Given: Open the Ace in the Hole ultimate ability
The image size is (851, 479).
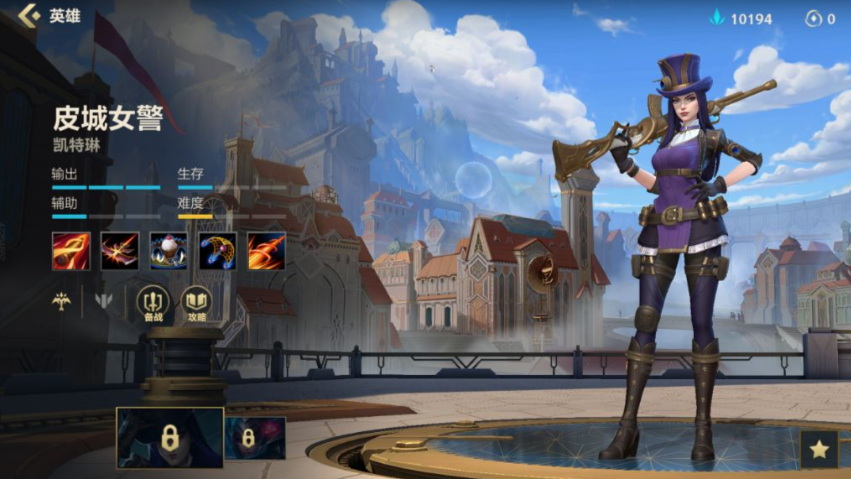Looking at the screenshot, I should coord(266,251).
